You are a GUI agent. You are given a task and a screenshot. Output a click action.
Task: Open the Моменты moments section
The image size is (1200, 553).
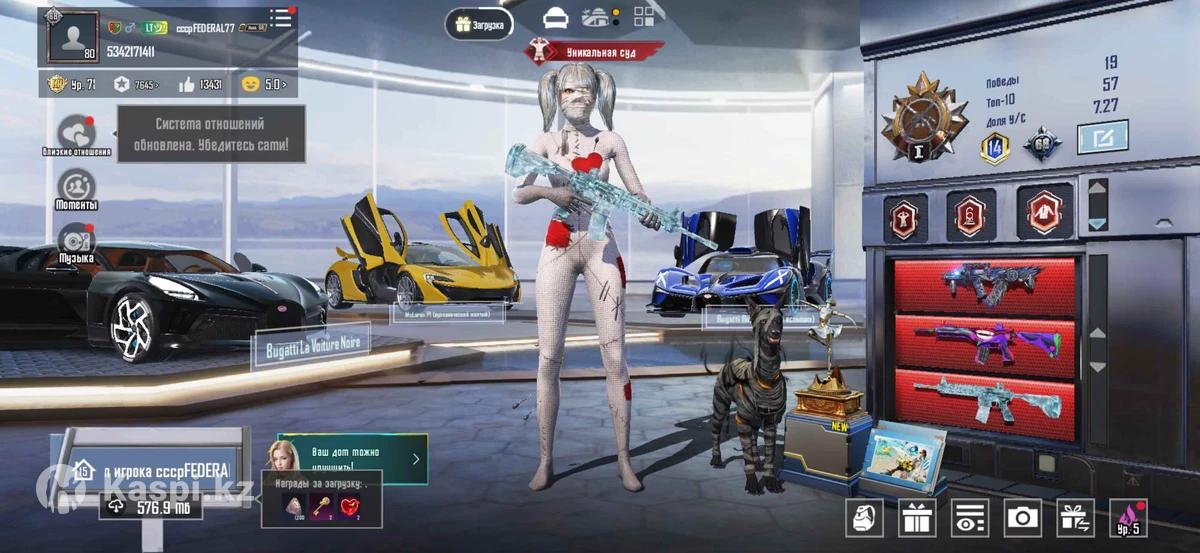coord(76,188)
